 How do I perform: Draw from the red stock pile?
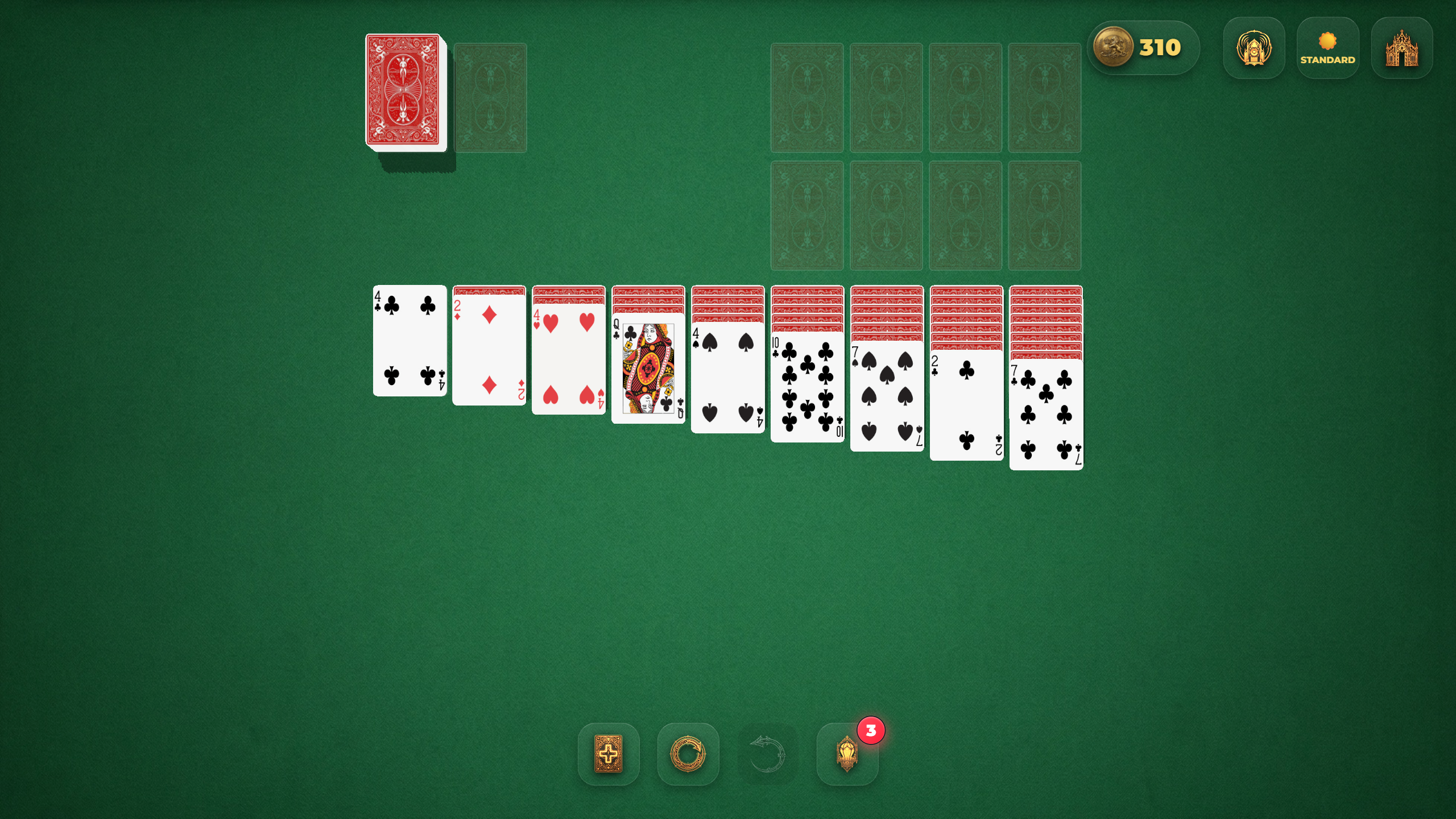coord(404,92)
